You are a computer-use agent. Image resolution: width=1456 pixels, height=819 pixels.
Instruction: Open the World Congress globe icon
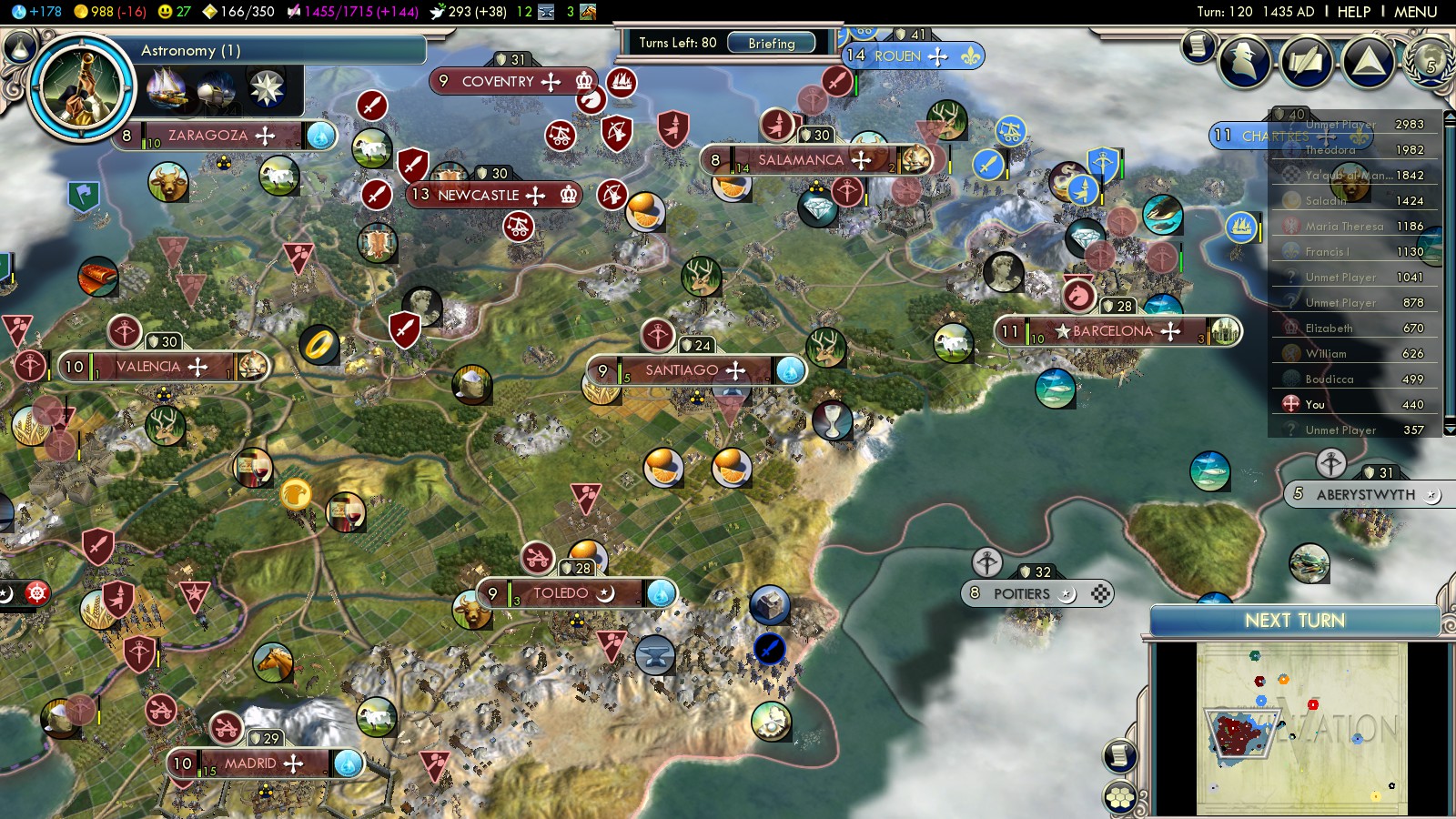coord(1430,60)
